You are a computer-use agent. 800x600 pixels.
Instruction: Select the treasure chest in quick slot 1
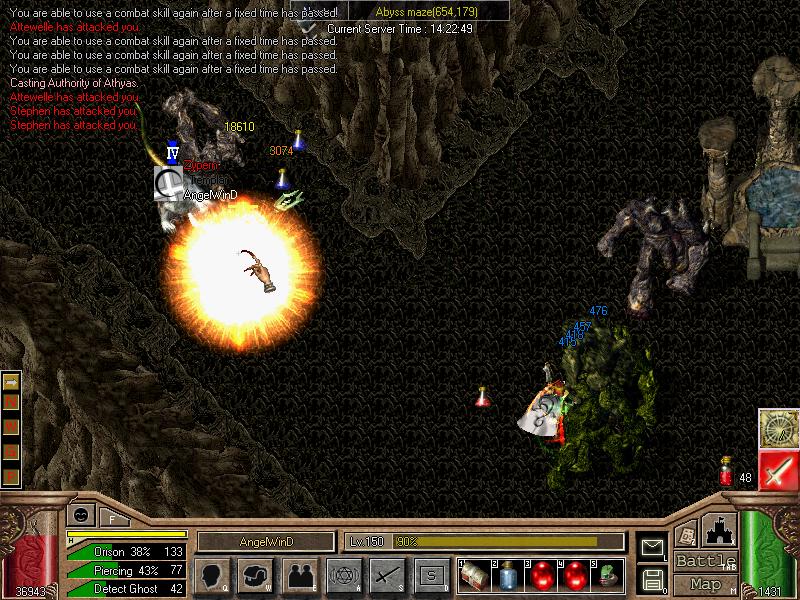pos(473,575)
